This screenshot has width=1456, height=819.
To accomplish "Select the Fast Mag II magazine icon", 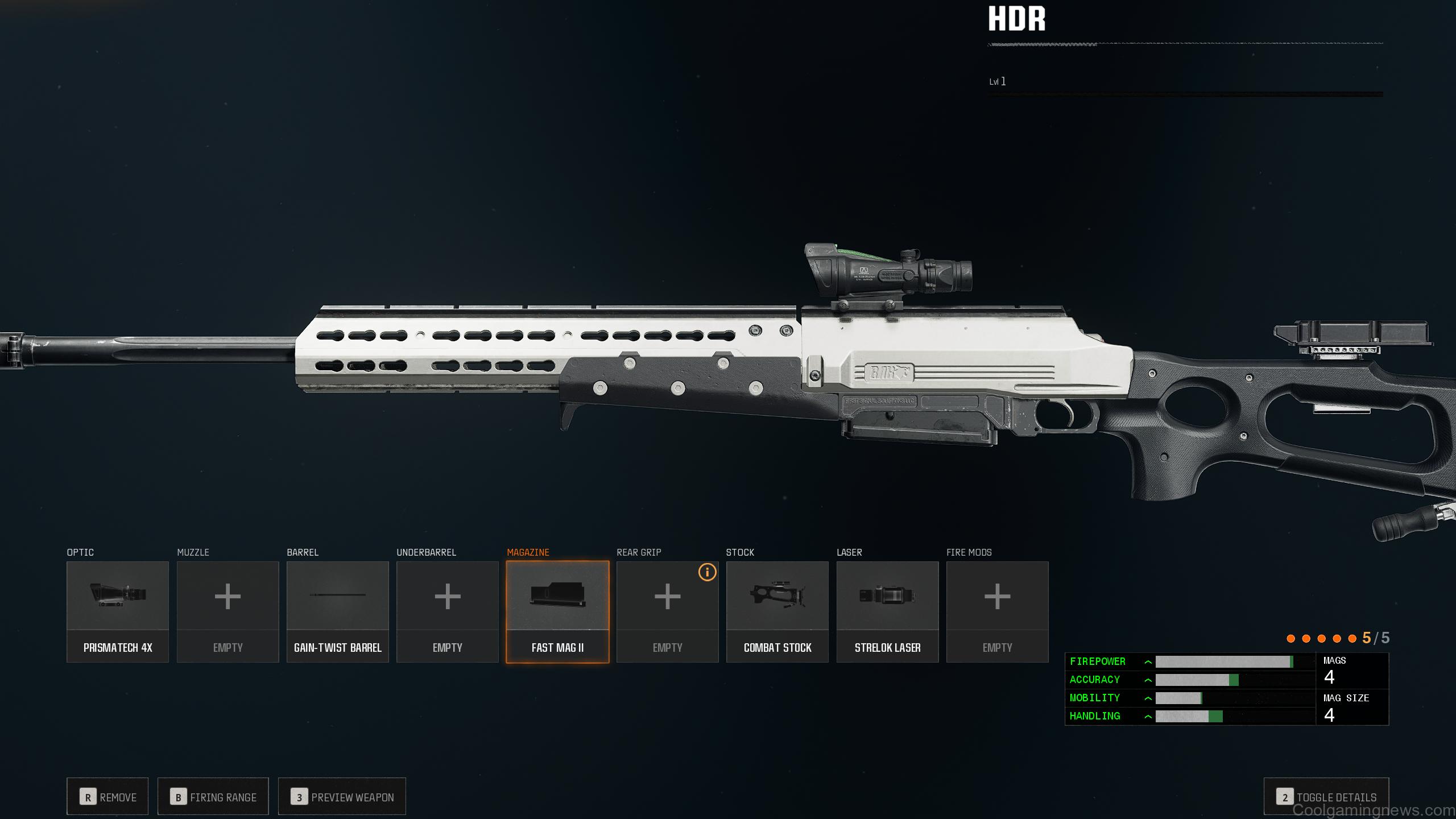I will 557,595.
